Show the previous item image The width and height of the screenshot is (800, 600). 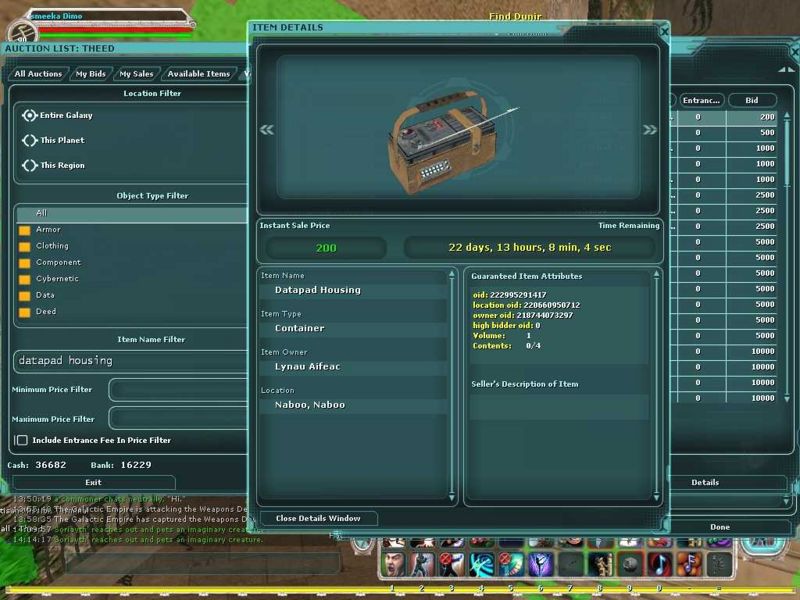coord(267,129)
